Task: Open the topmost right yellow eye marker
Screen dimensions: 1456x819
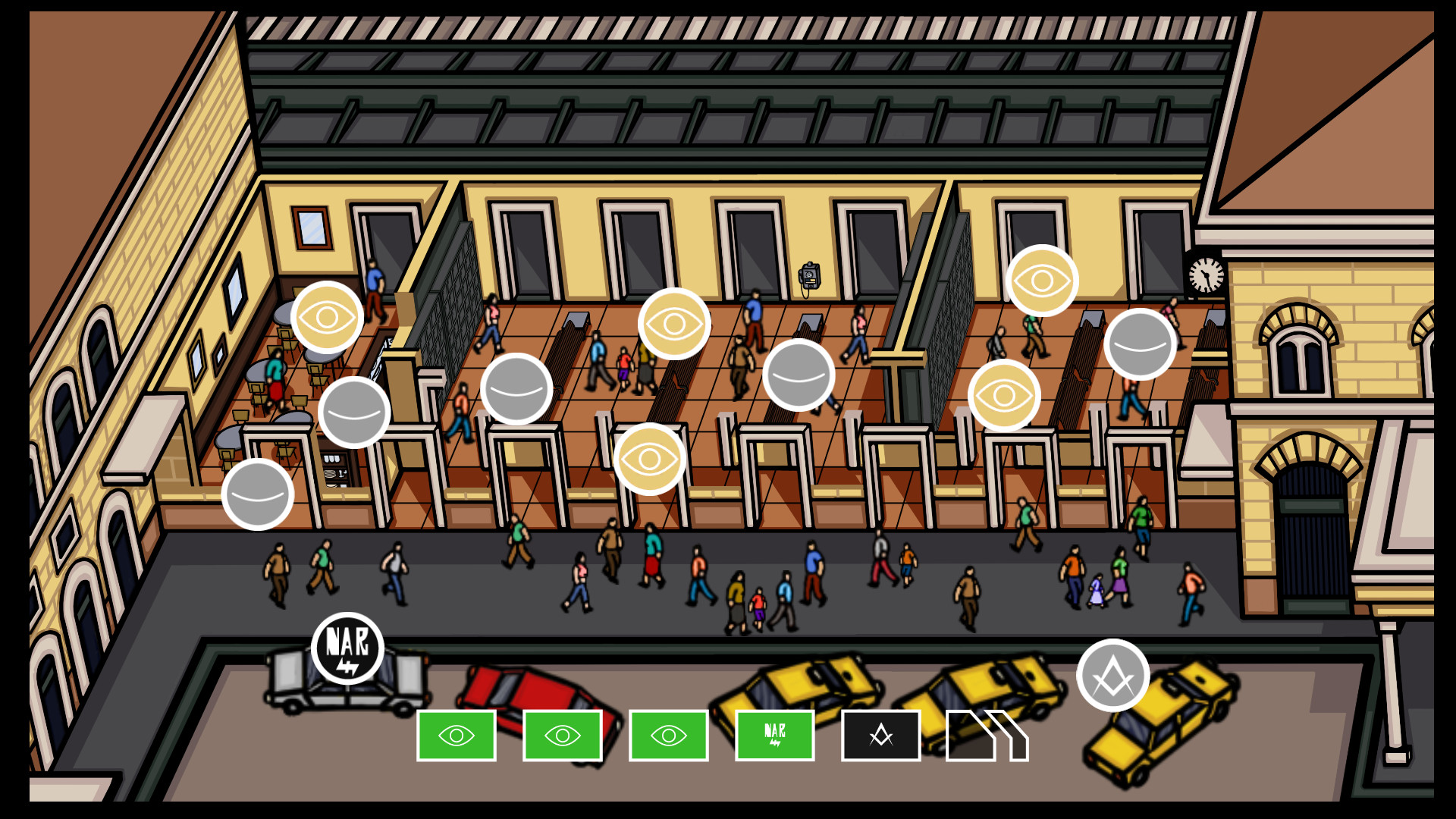Action: pyautogui.click(x=1043, y=281)
